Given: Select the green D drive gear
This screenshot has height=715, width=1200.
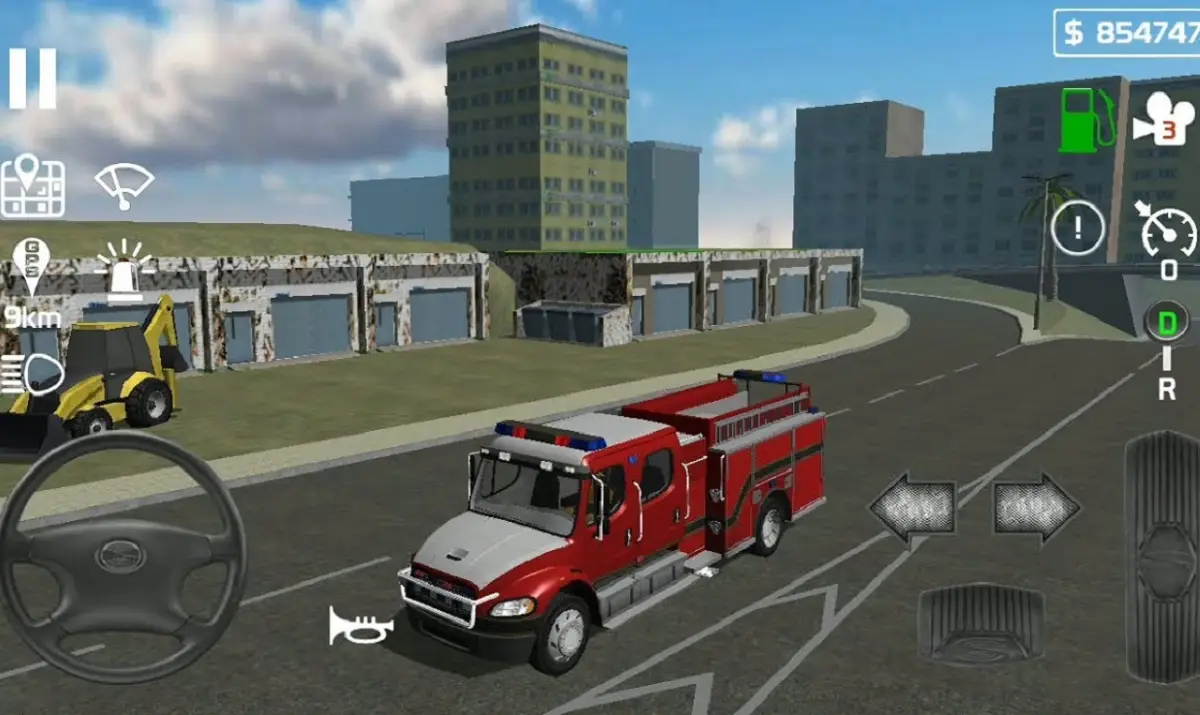Looking at the screenshot, I should [x=1167, y=322].
